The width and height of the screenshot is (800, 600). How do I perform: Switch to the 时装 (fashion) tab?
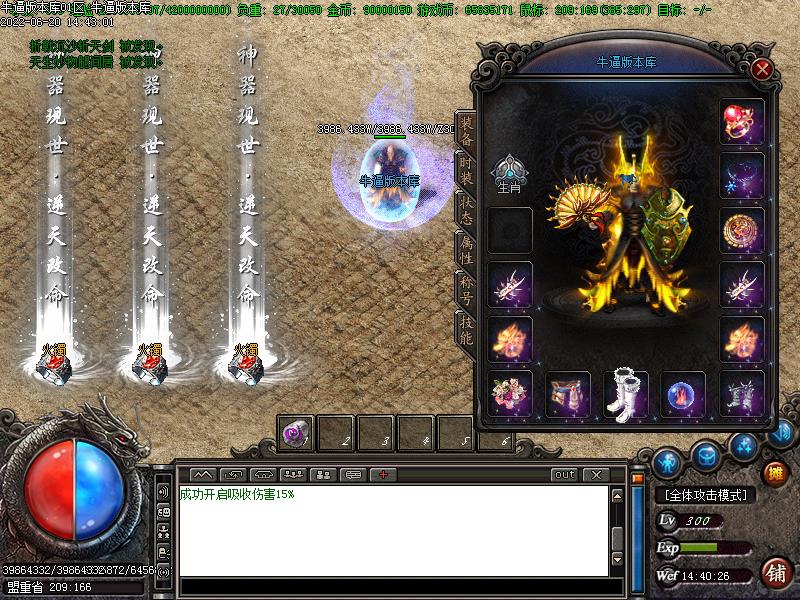coord(466,170)
